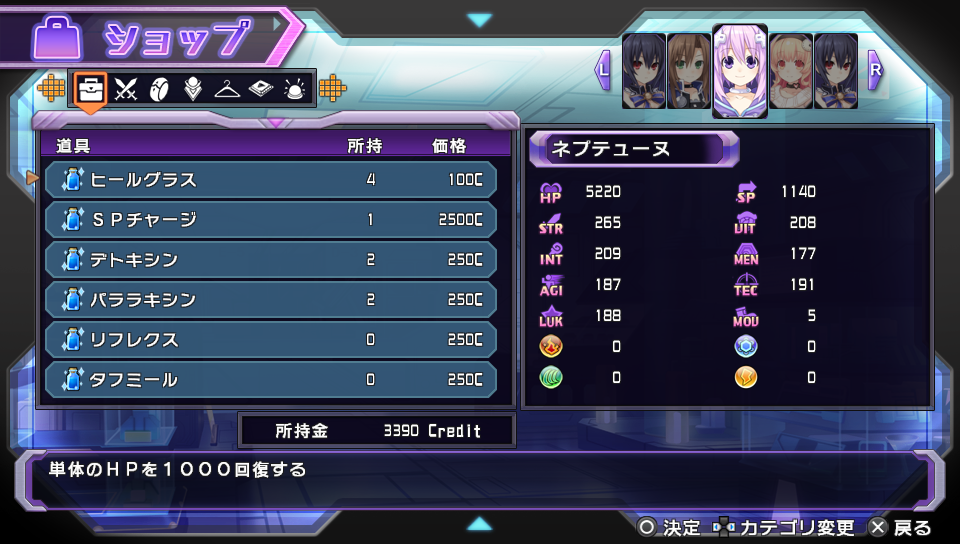Pick the パララキシン item row

[x=270, y=300]
